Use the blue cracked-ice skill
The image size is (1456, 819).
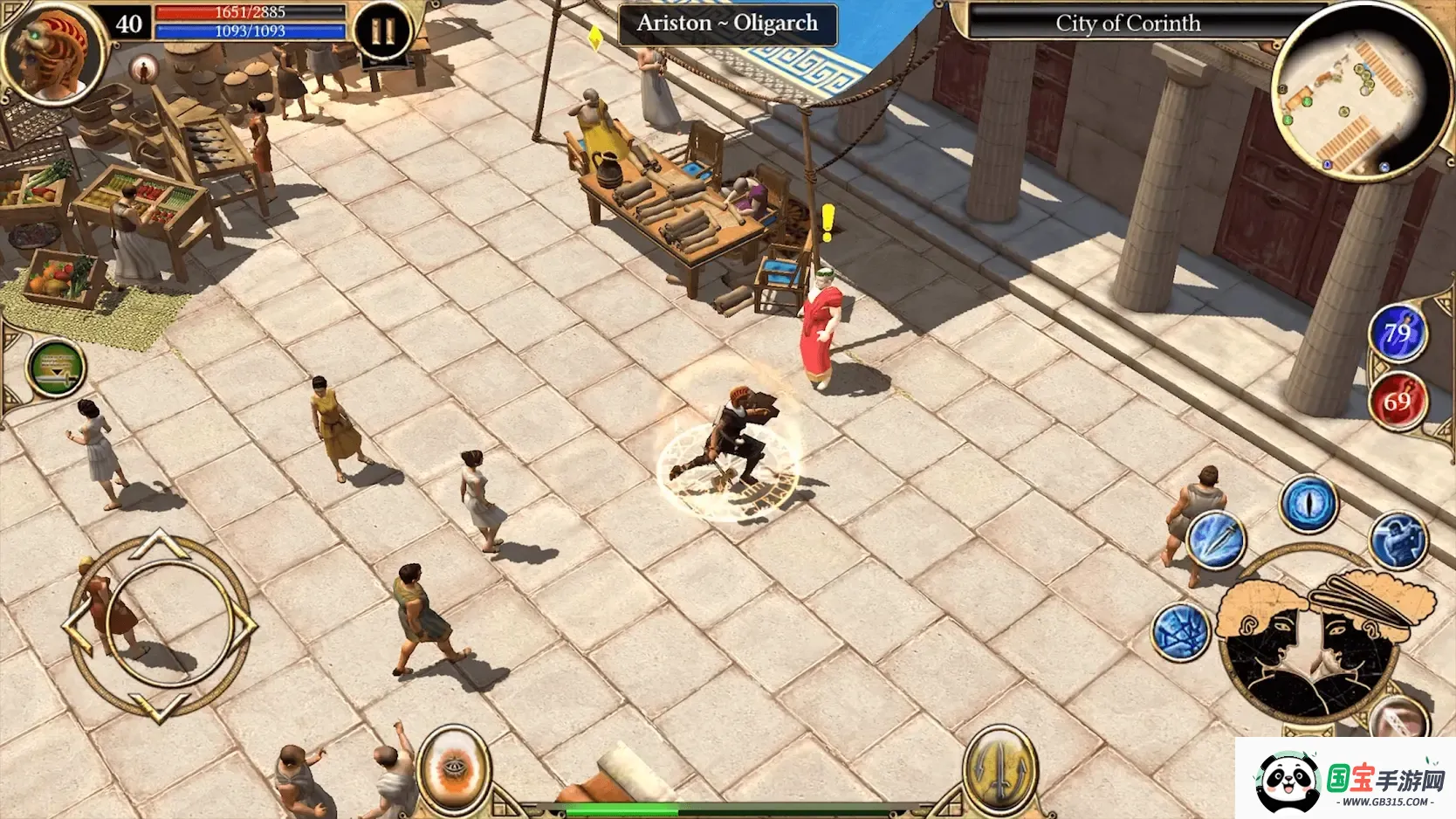pos(1181,631)
